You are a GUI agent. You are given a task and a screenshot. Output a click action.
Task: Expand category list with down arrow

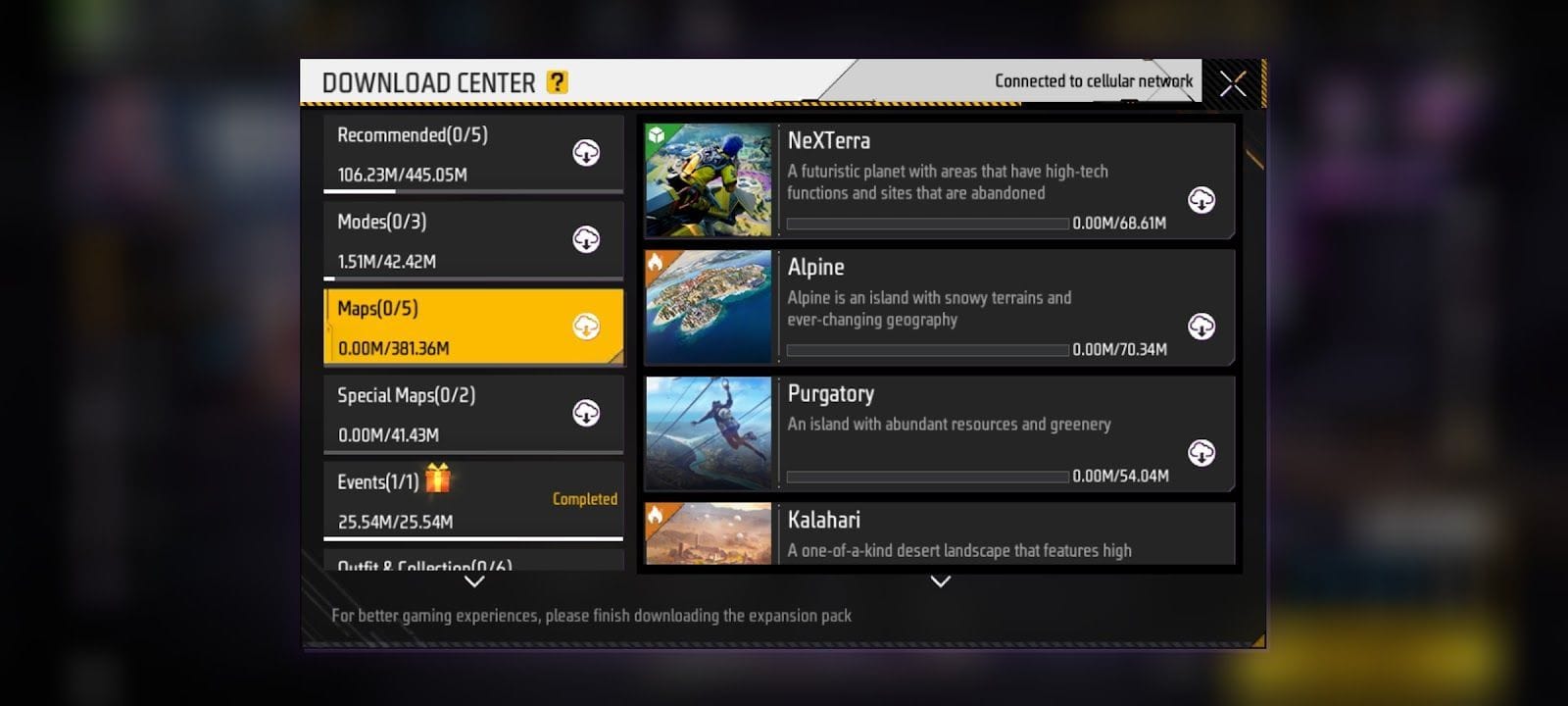(x=474, y=581)
